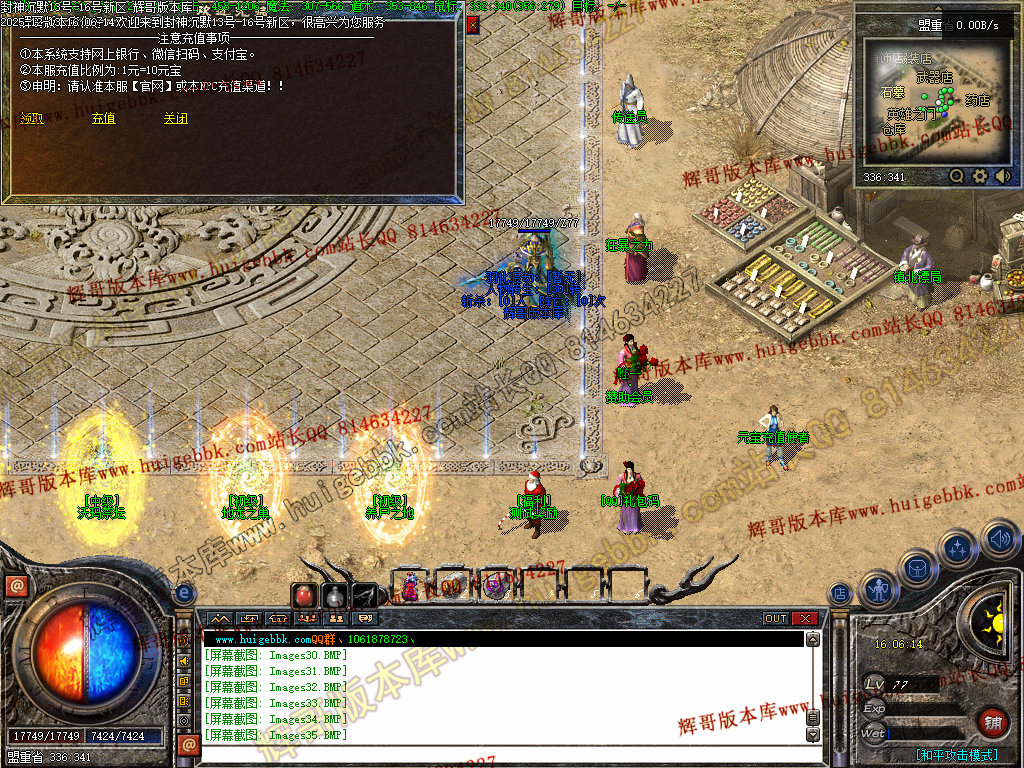Close the game with red X beside OUT
The height and width of the screenshot is (768, 1024).
click(805, 619)
